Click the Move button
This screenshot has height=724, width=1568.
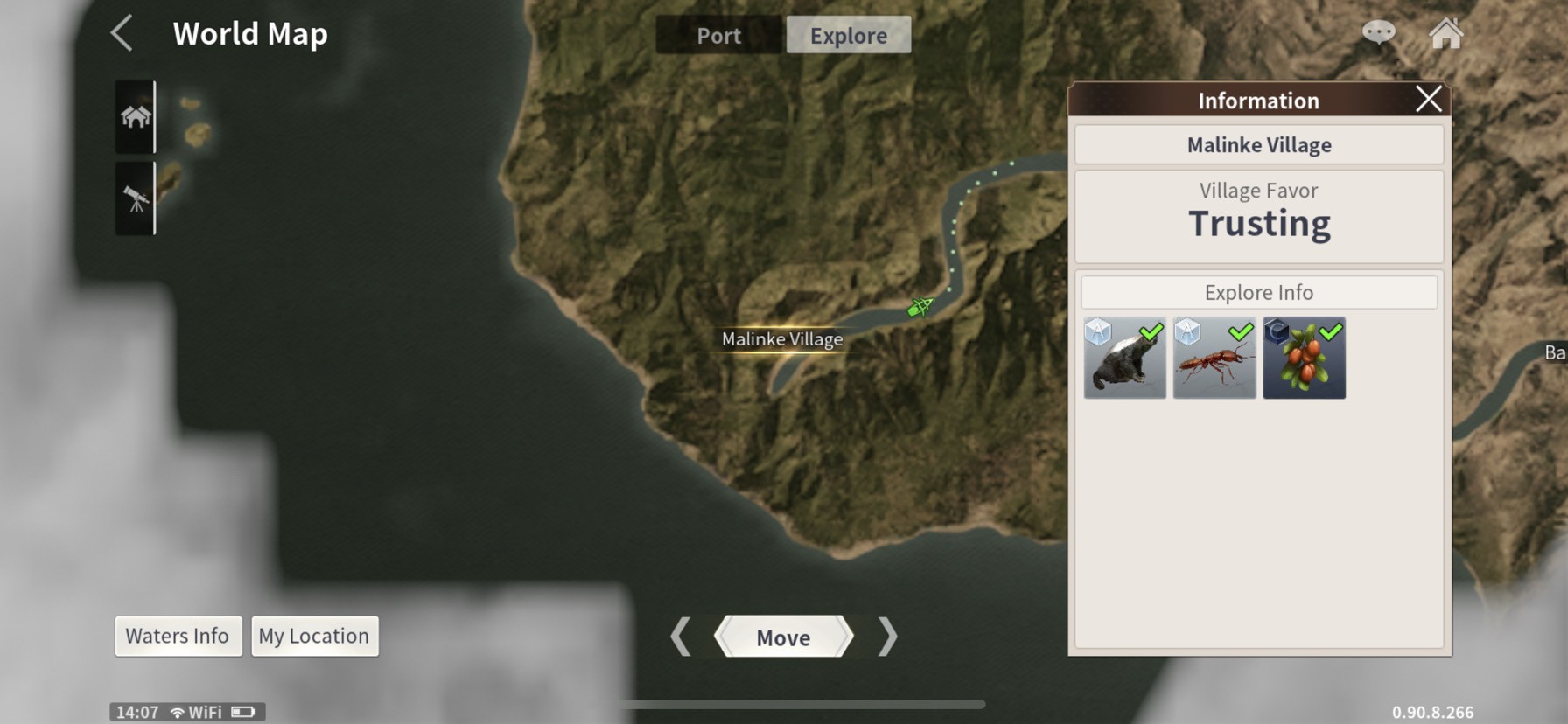(783, 637)
